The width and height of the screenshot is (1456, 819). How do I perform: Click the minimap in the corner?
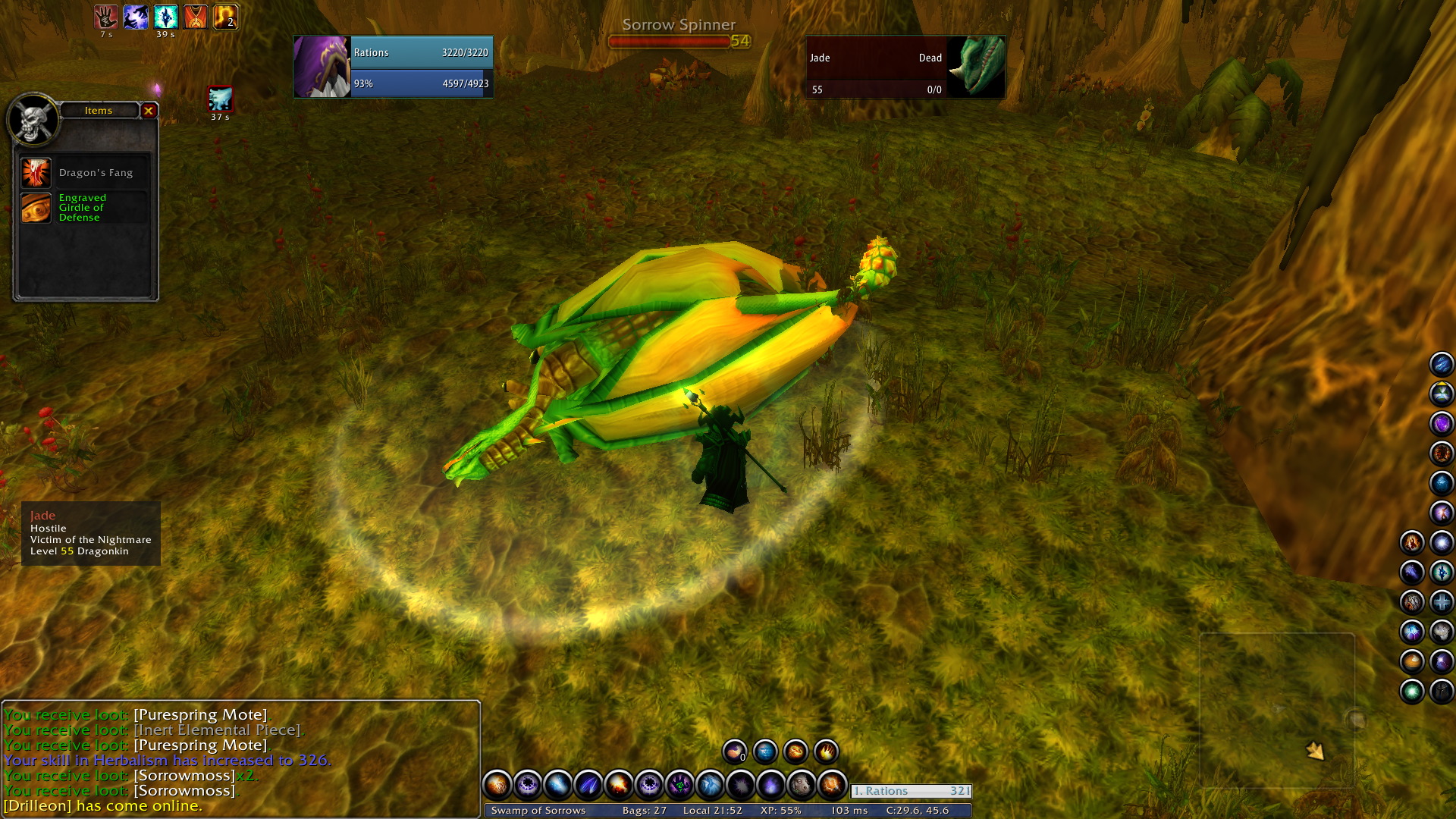point(1277,711)
